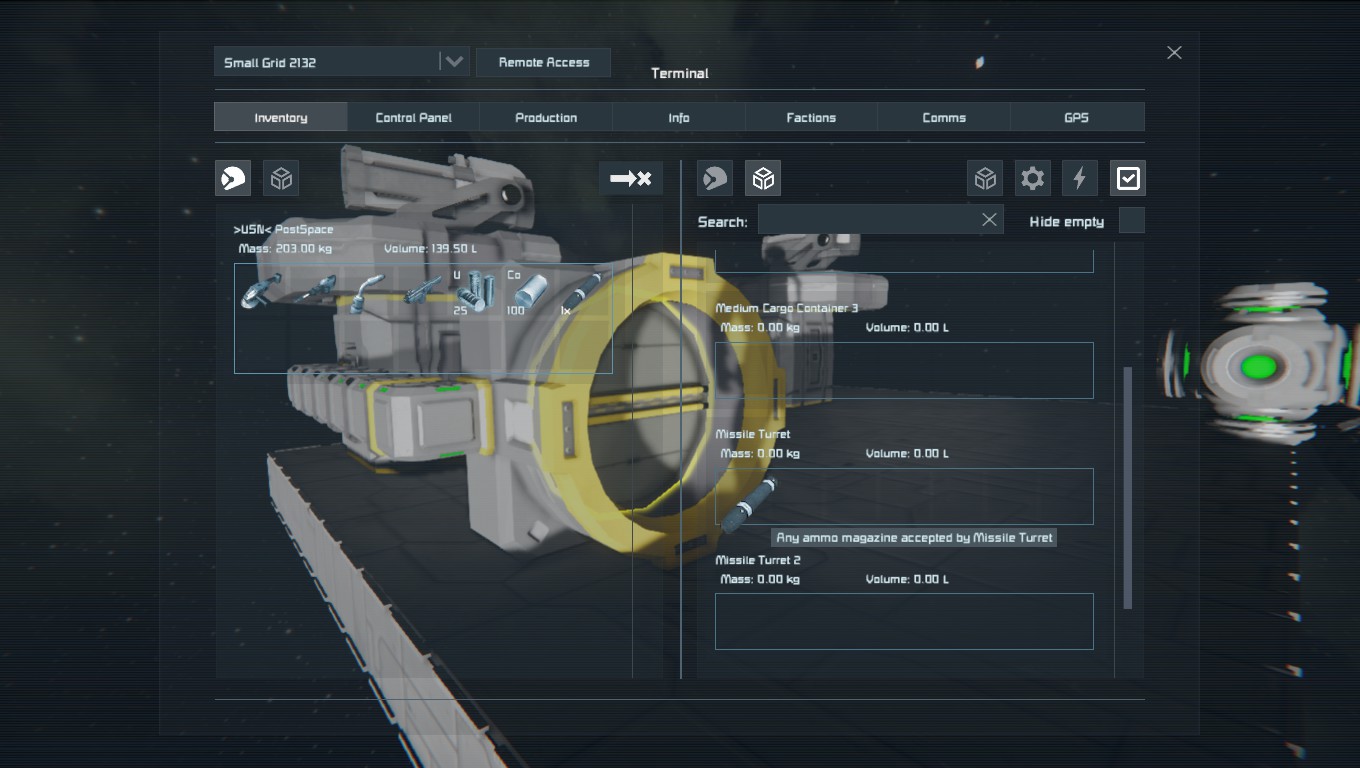Go to the Factions tab
This screenshot has height=768, width=1360.
click(811, 117)
